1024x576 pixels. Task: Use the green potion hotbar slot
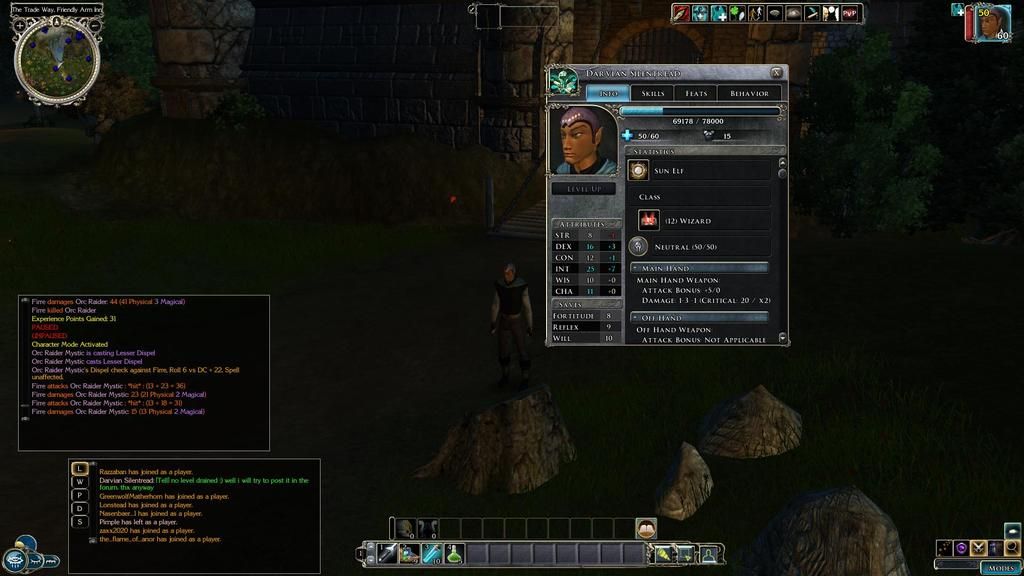click(x=454, y=553)
